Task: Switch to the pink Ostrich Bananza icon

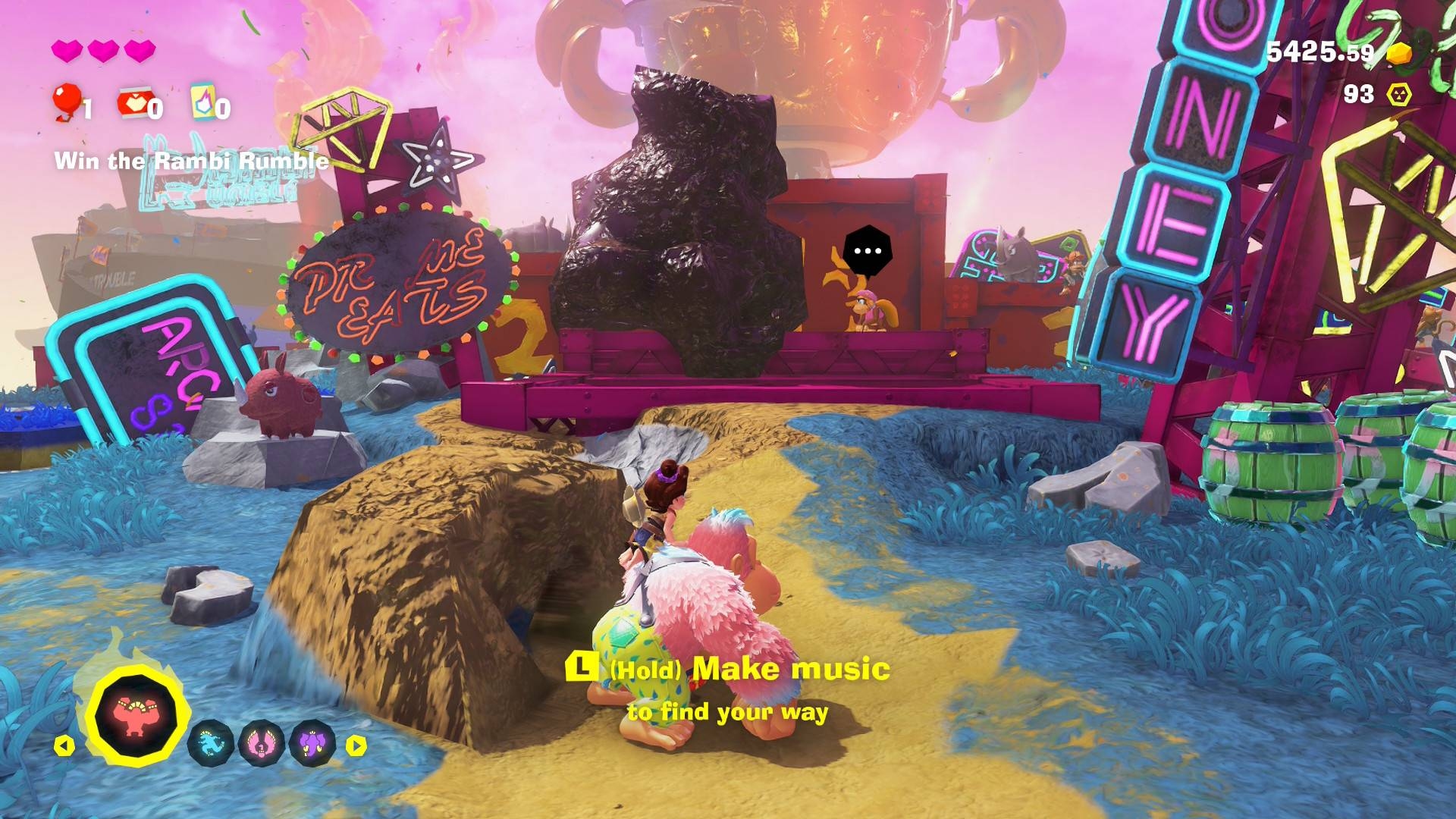Action: coord(261,744)
